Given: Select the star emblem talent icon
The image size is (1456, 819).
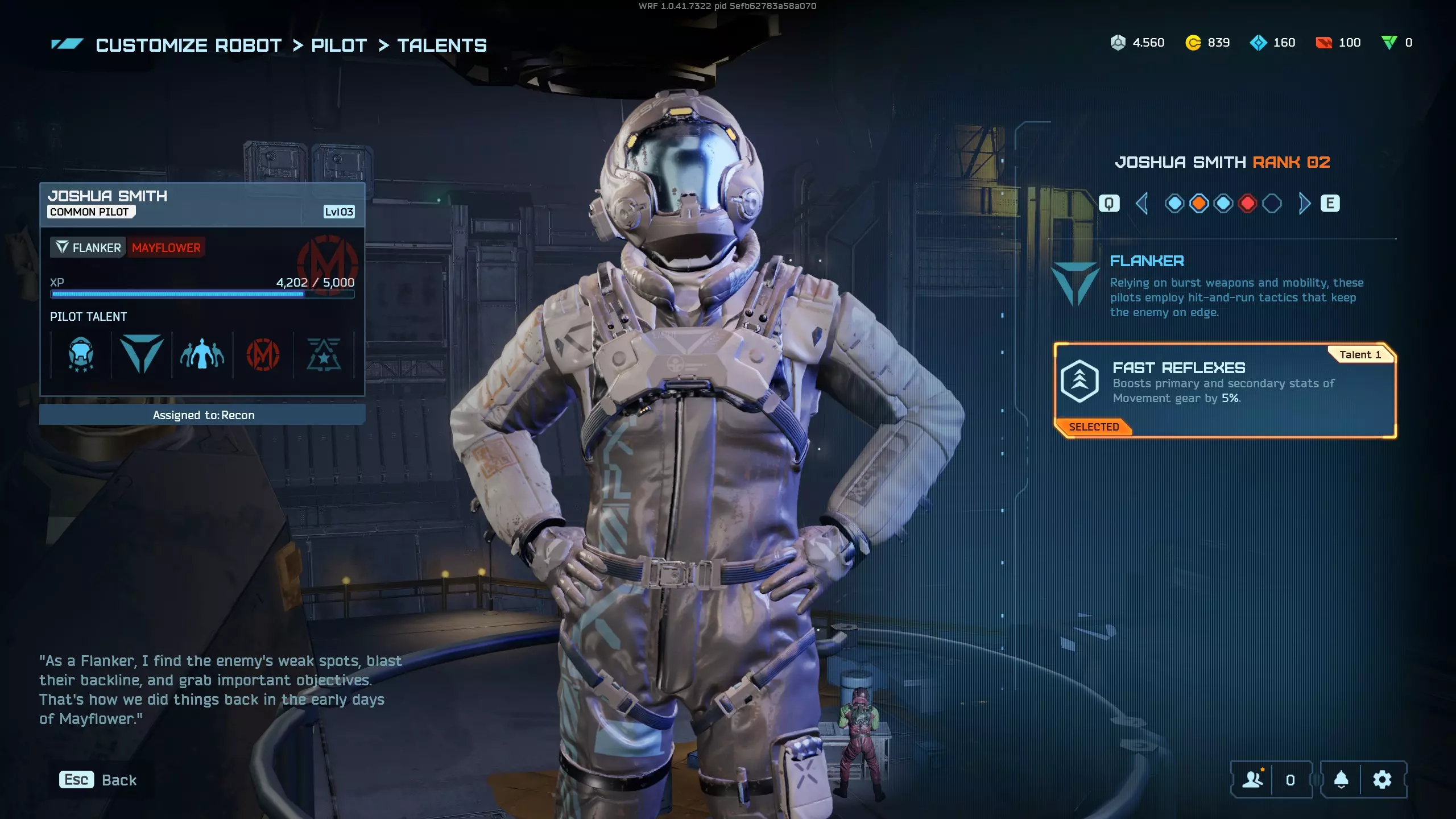Looking at the screenshot, I should [324, 355].
